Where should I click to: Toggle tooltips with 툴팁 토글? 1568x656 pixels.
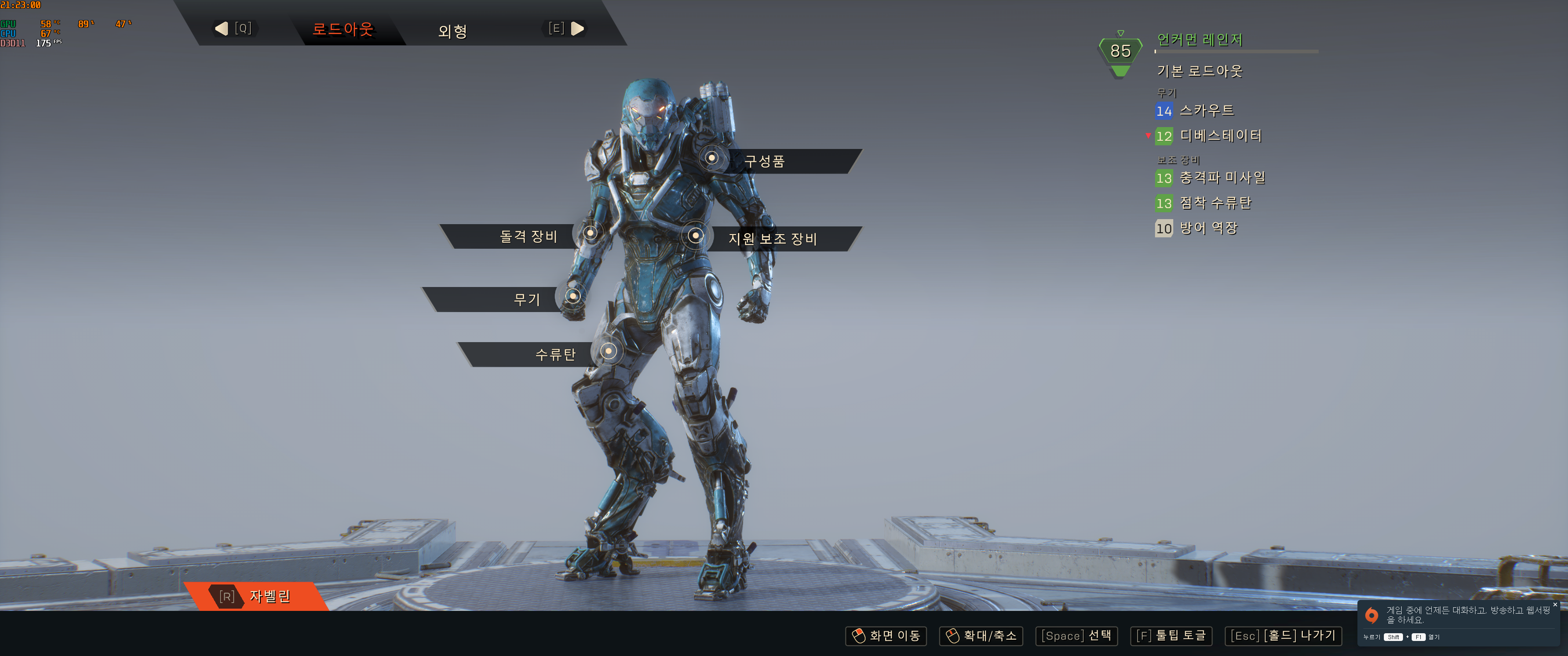coord(1171,636)
